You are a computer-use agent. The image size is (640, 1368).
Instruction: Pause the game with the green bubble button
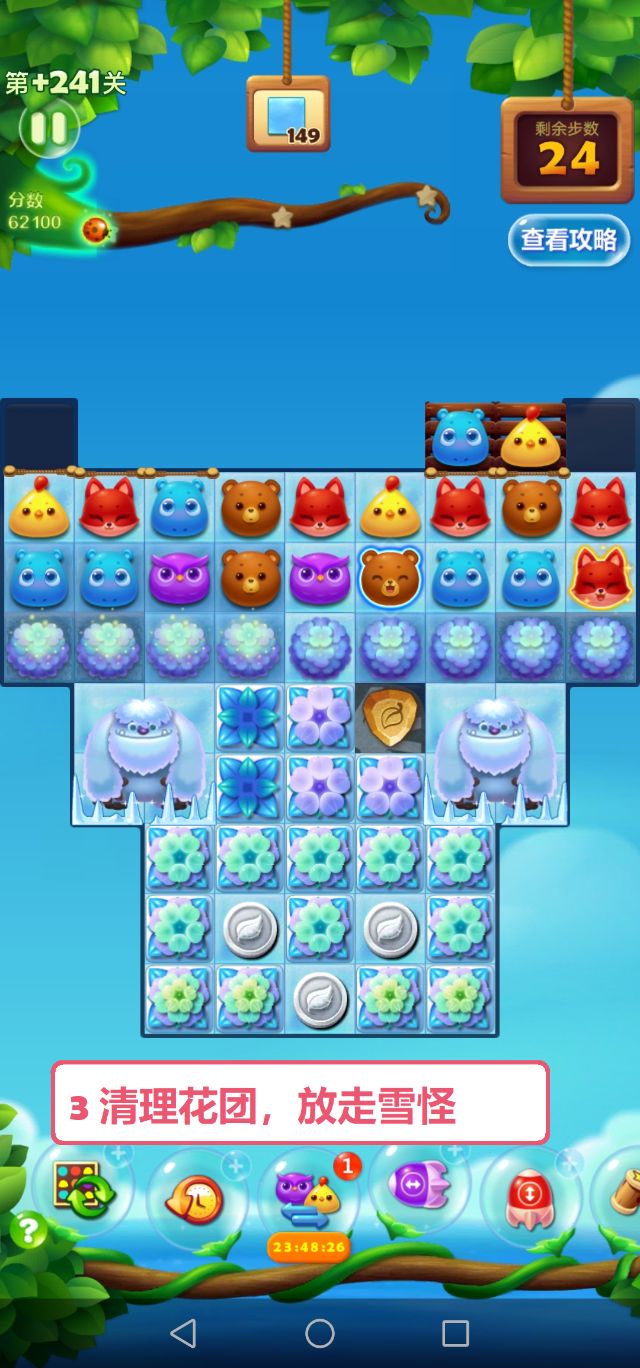47,127
